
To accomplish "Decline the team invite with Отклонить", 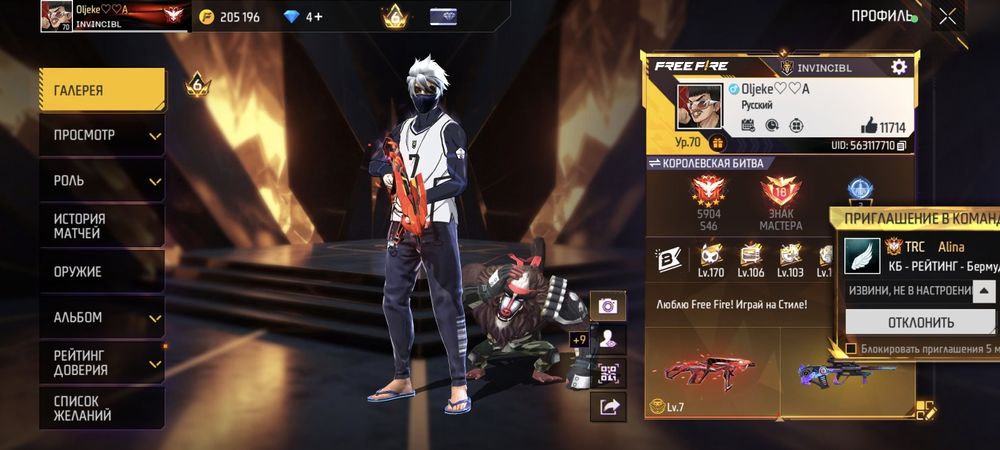I will tap(920, 322).
